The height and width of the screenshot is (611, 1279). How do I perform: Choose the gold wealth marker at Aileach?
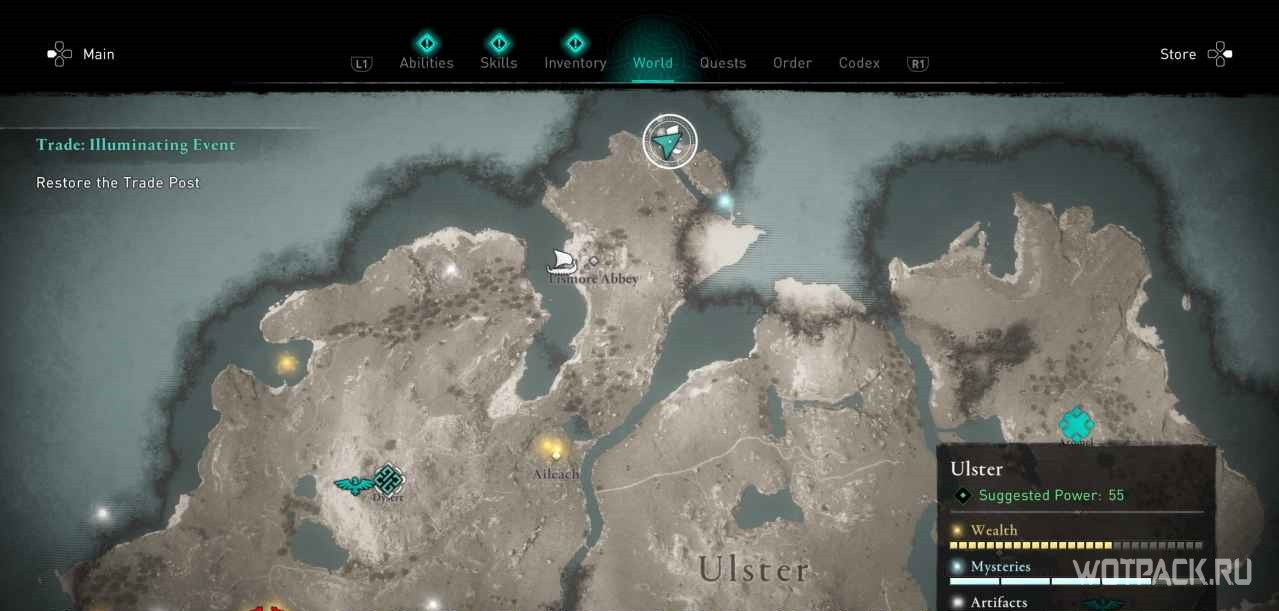click(549, 447)
